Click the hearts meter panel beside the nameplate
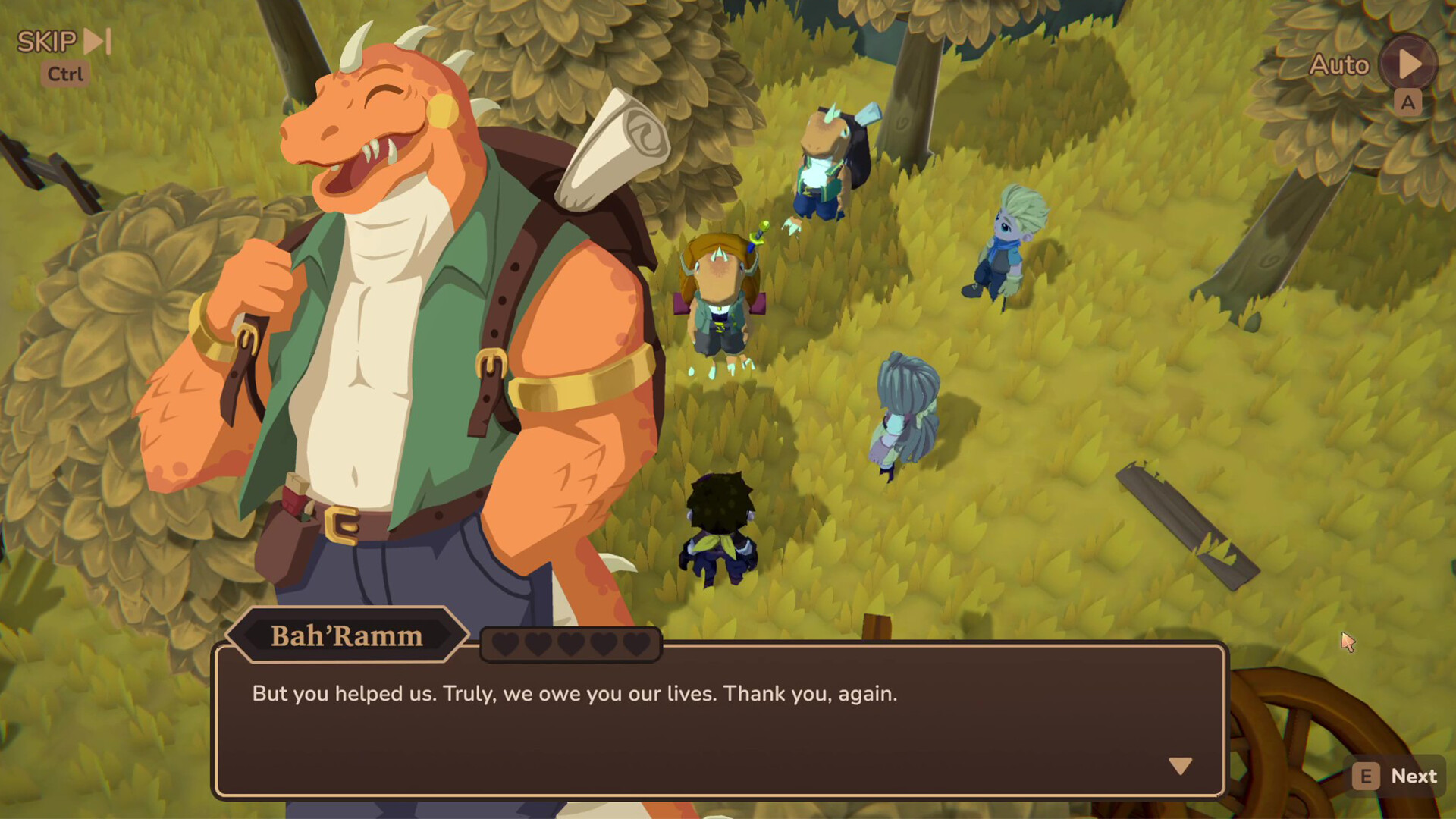This screenshot has width=1456, height=819. (x=570, y=643)
